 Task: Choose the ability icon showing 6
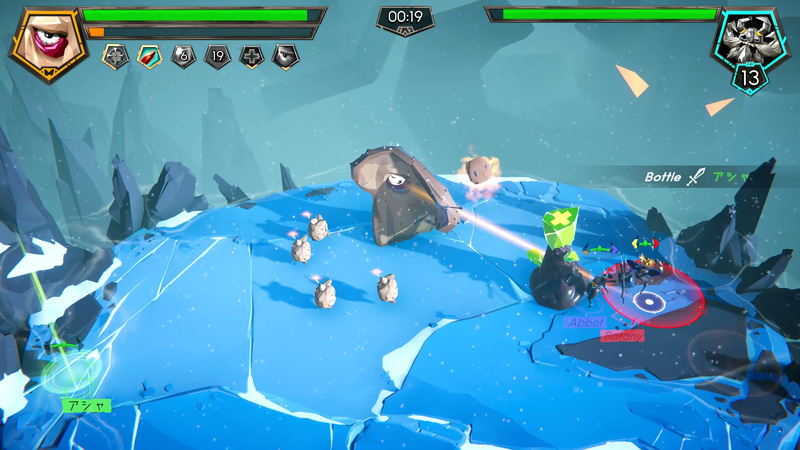183,57
